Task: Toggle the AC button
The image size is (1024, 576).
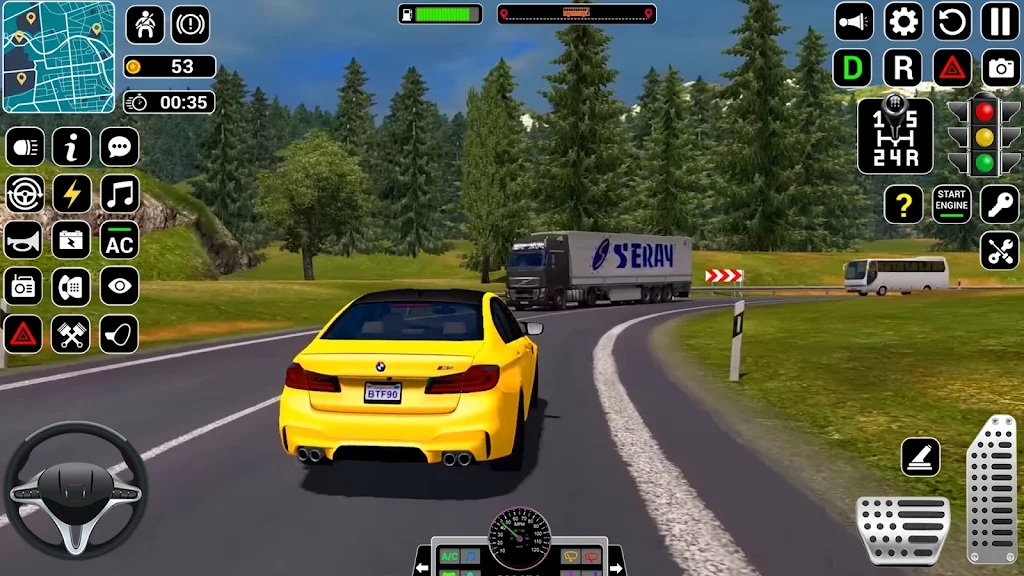Action: pyautogui.click(x=119, y=240)
